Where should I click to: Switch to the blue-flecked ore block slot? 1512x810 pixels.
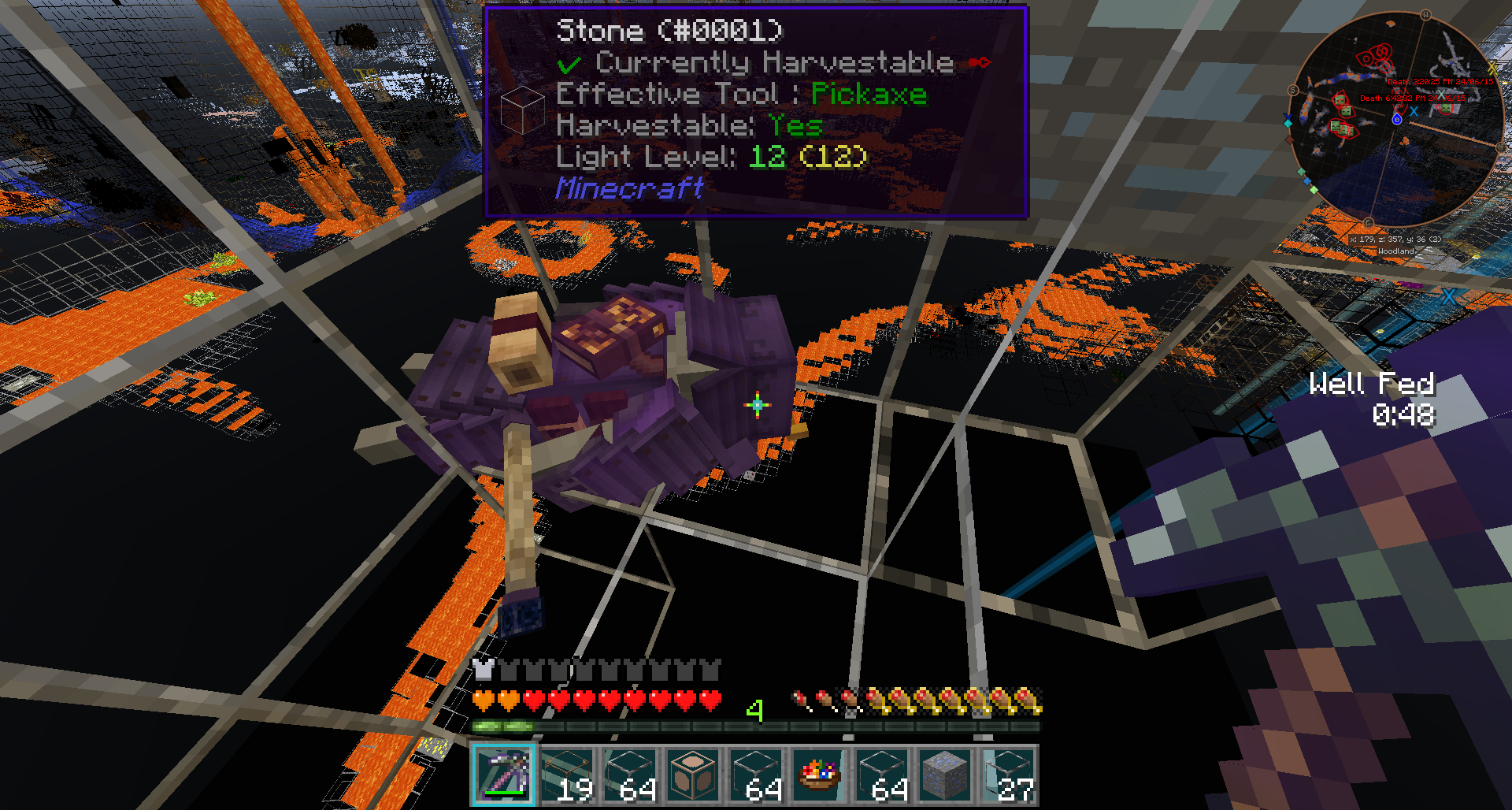944,775
